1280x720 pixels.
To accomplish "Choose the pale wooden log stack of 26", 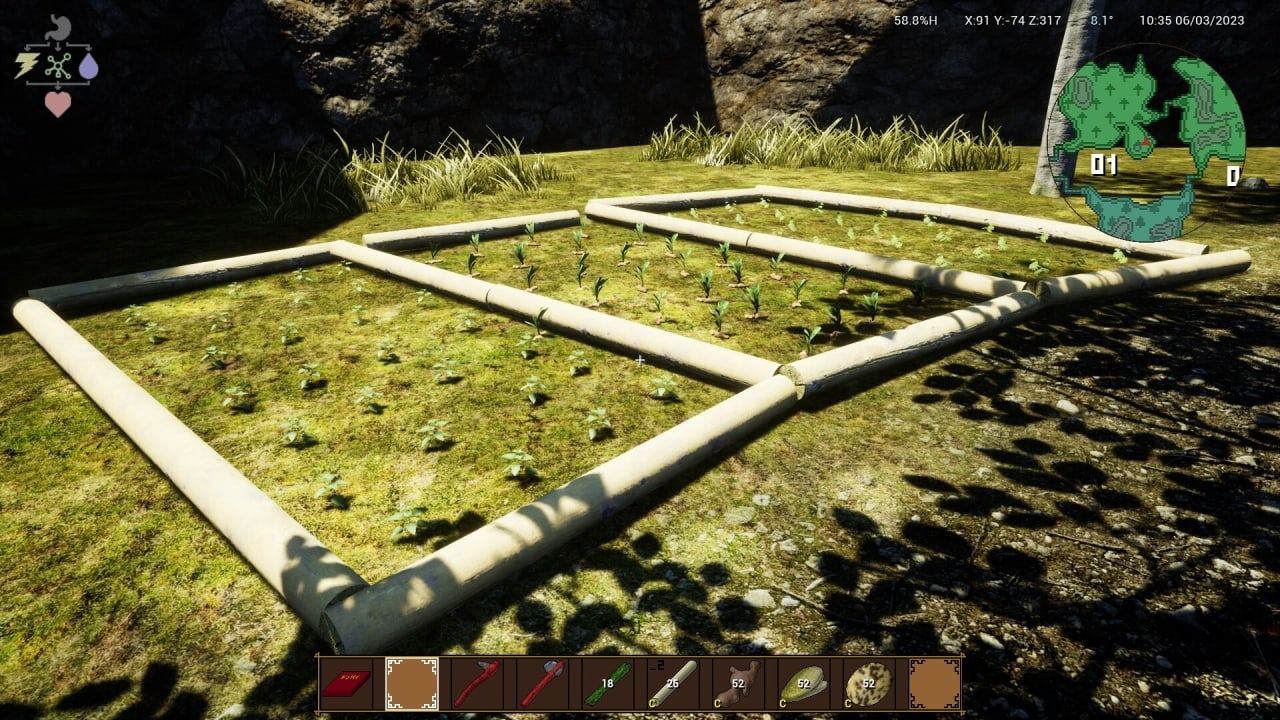I will [x=672, y=684].
